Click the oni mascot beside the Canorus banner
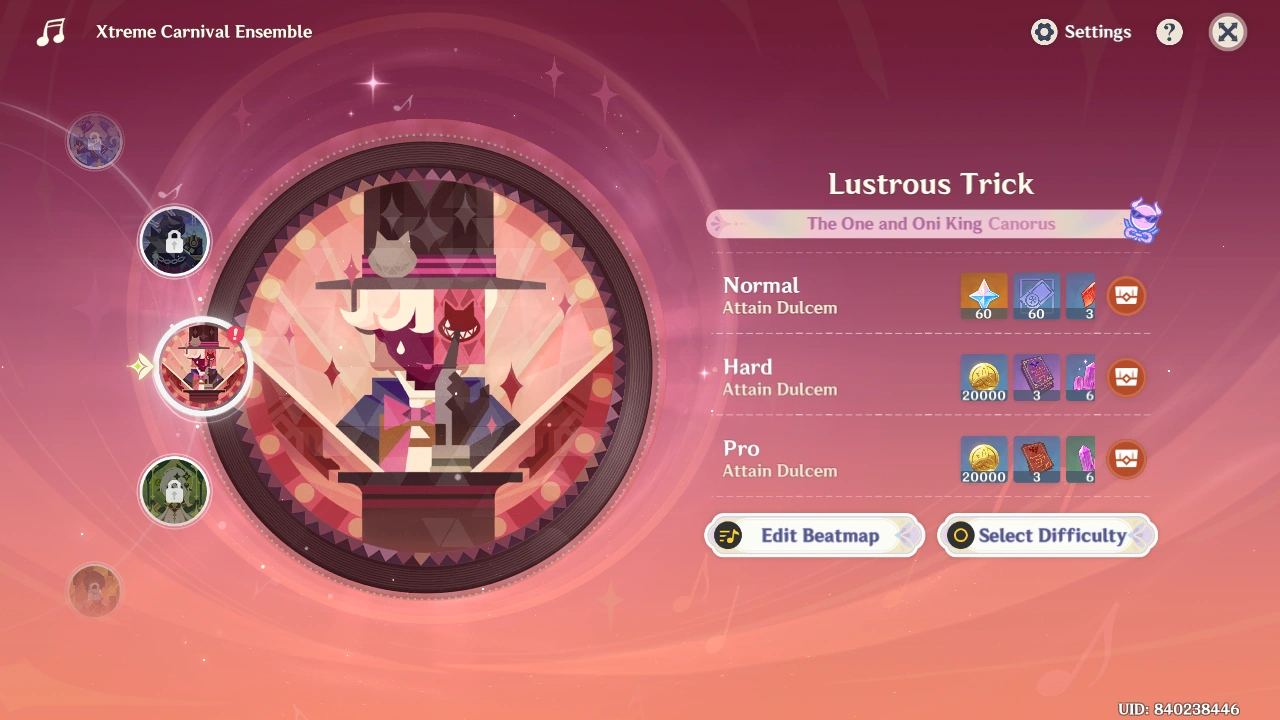The height and width of the screenshot is (720, 1280). pos(1142,222)
